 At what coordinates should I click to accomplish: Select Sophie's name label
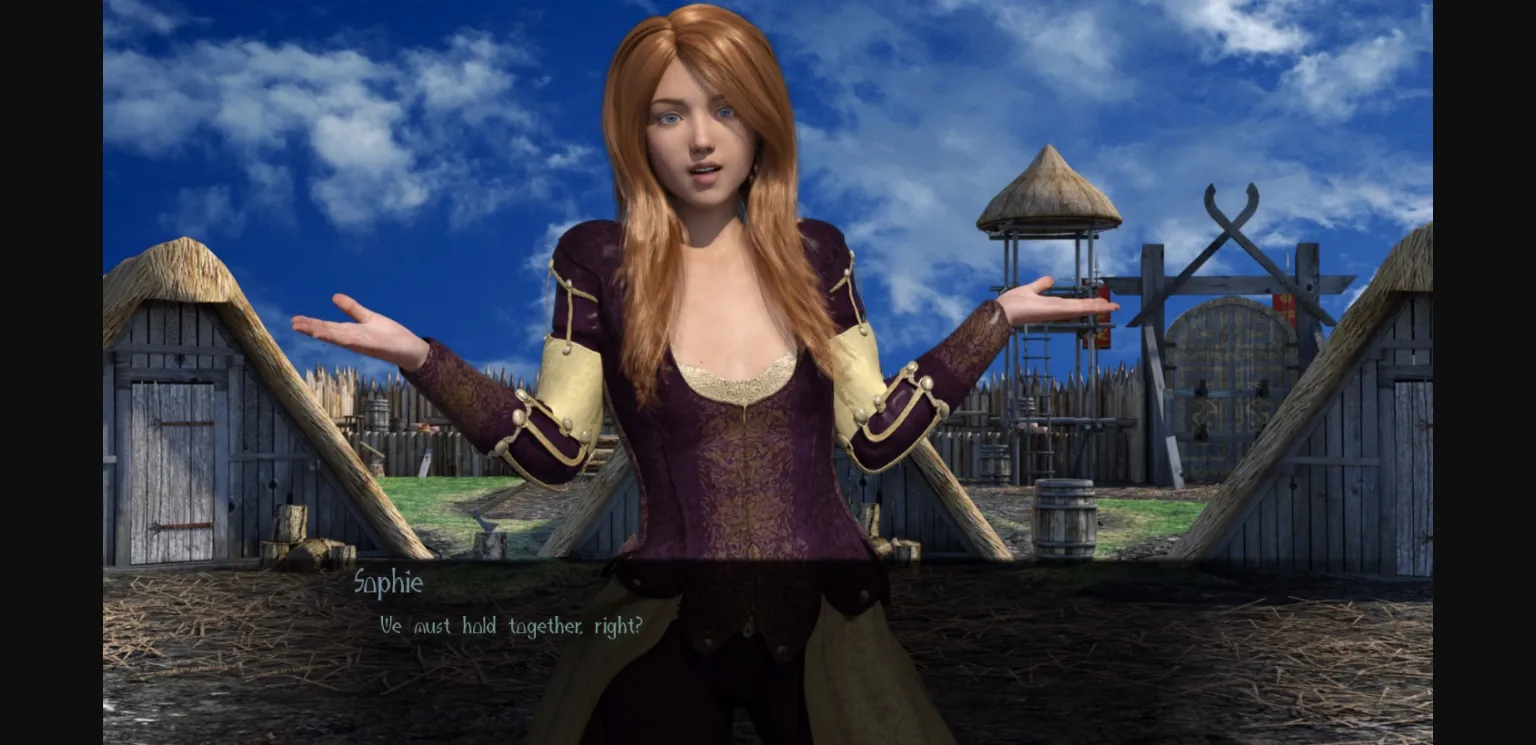pyautogui.click(x=390, y=583)
